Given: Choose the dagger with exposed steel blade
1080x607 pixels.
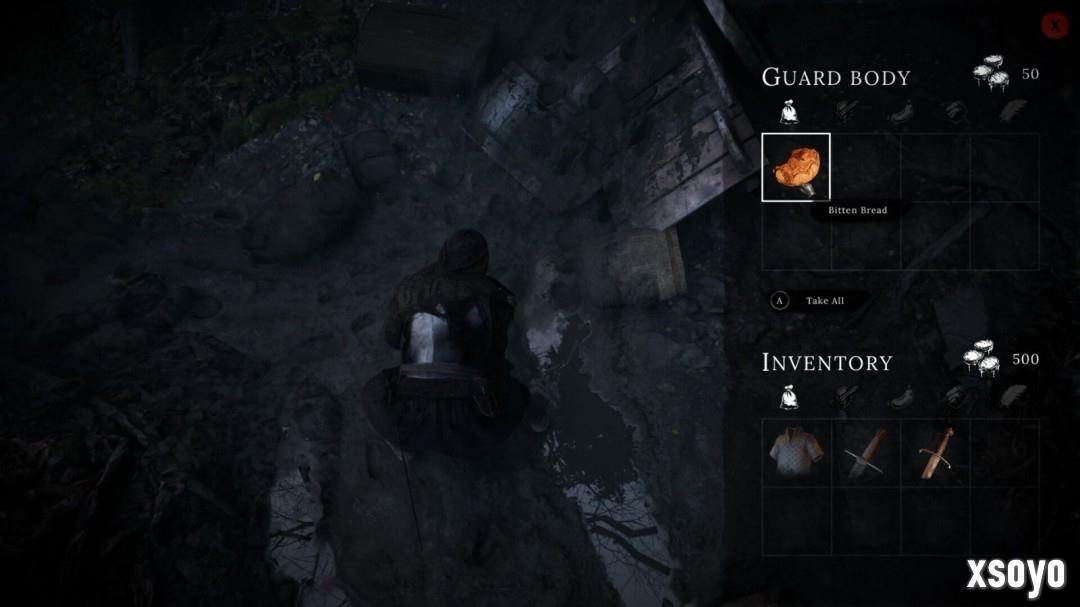Looking at the screenshot, I should coord(864,453).
